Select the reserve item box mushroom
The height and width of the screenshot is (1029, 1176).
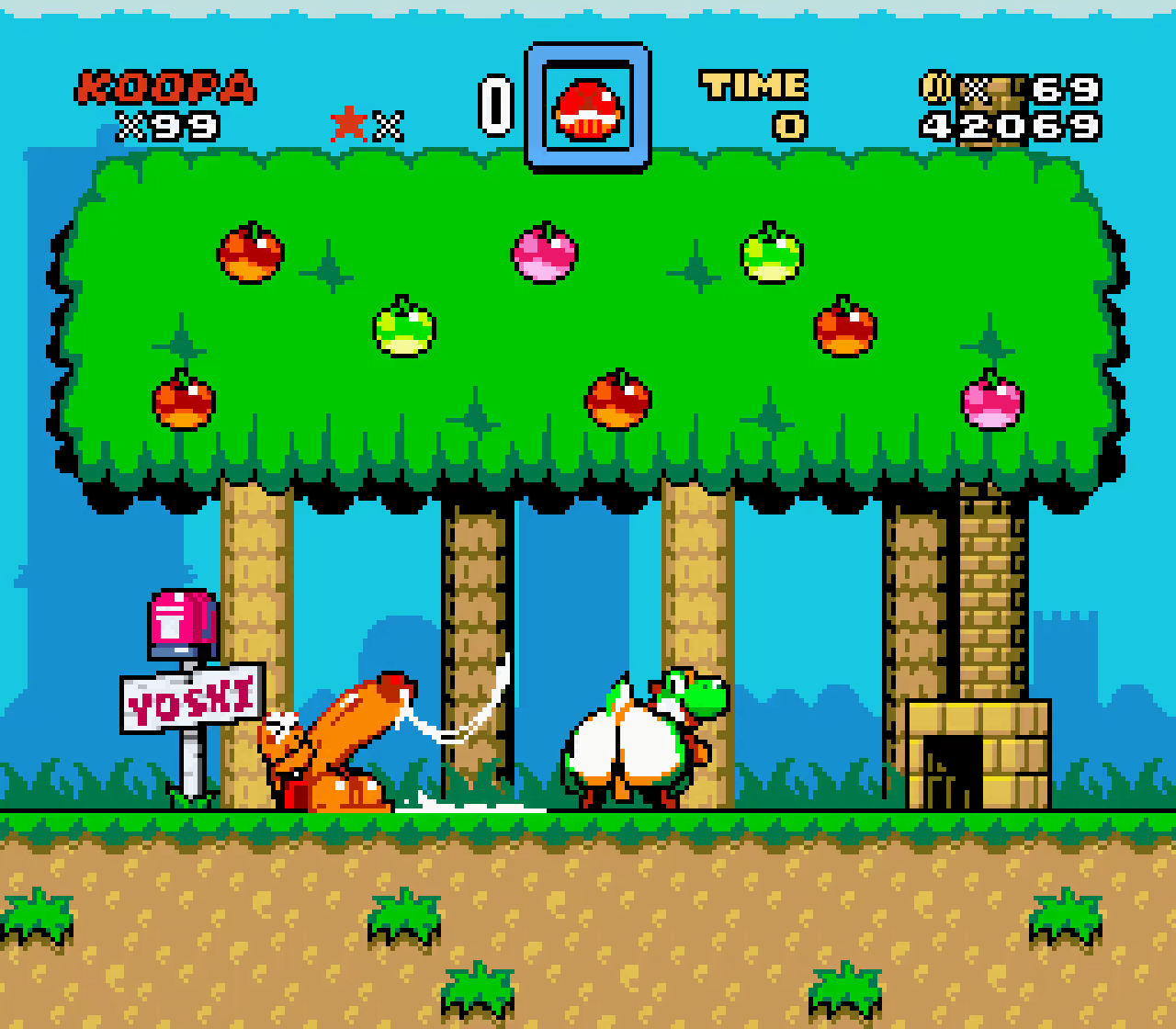pyautogui.click(x=587, y=108)
